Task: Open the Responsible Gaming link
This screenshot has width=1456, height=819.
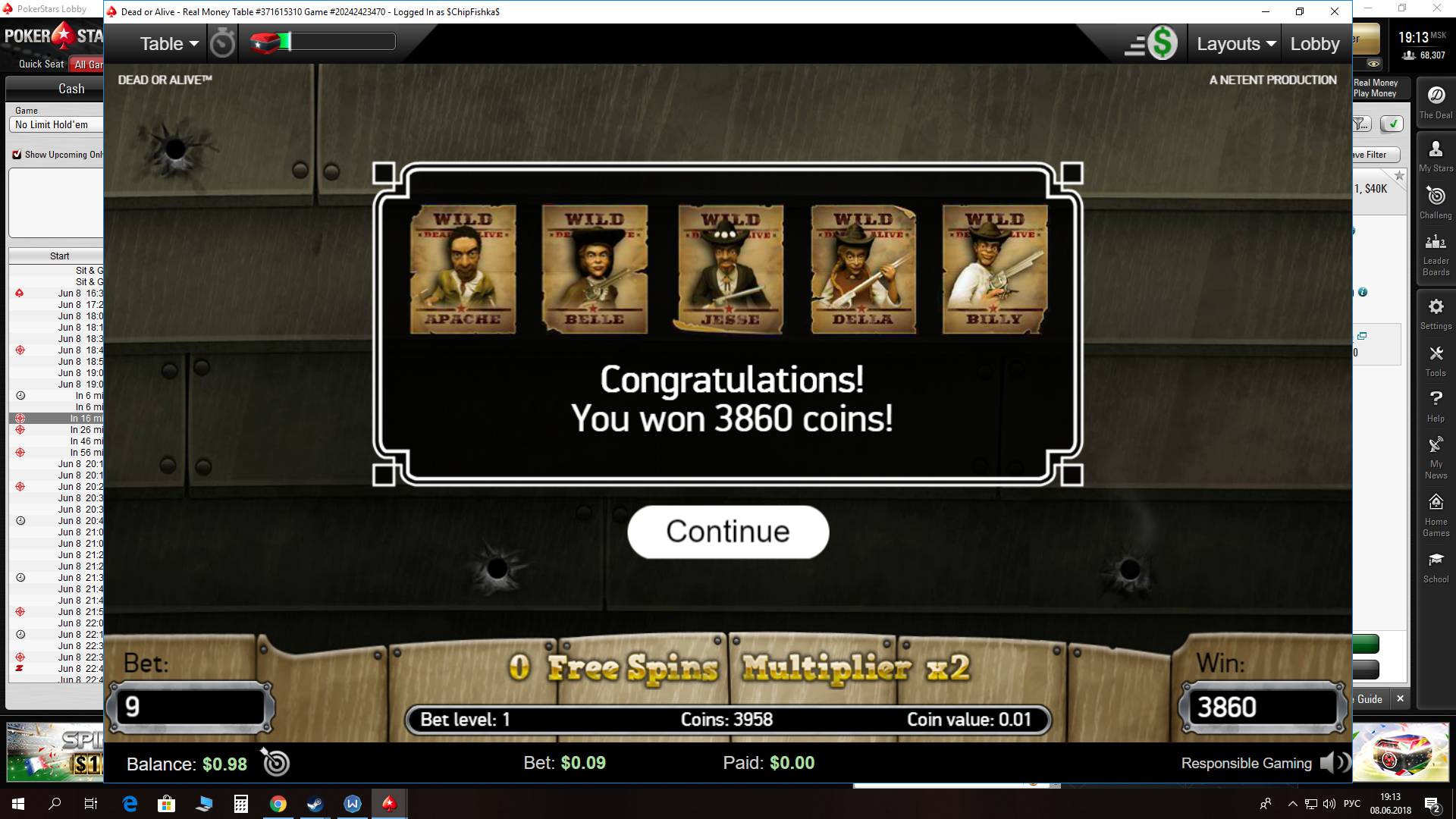Action: [x=1246, y=764]
